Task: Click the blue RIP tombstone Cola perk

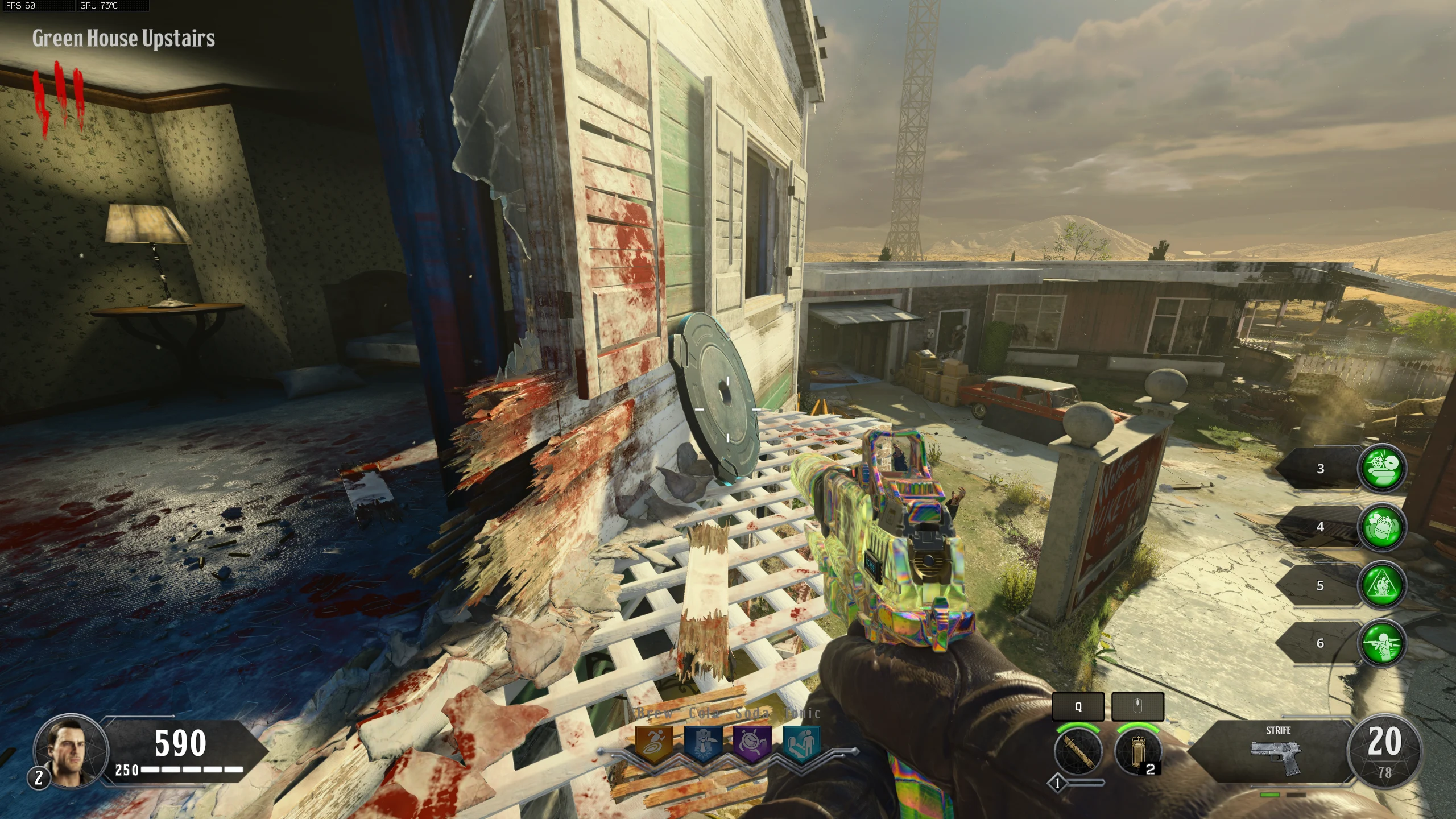Action: [703, 743]
